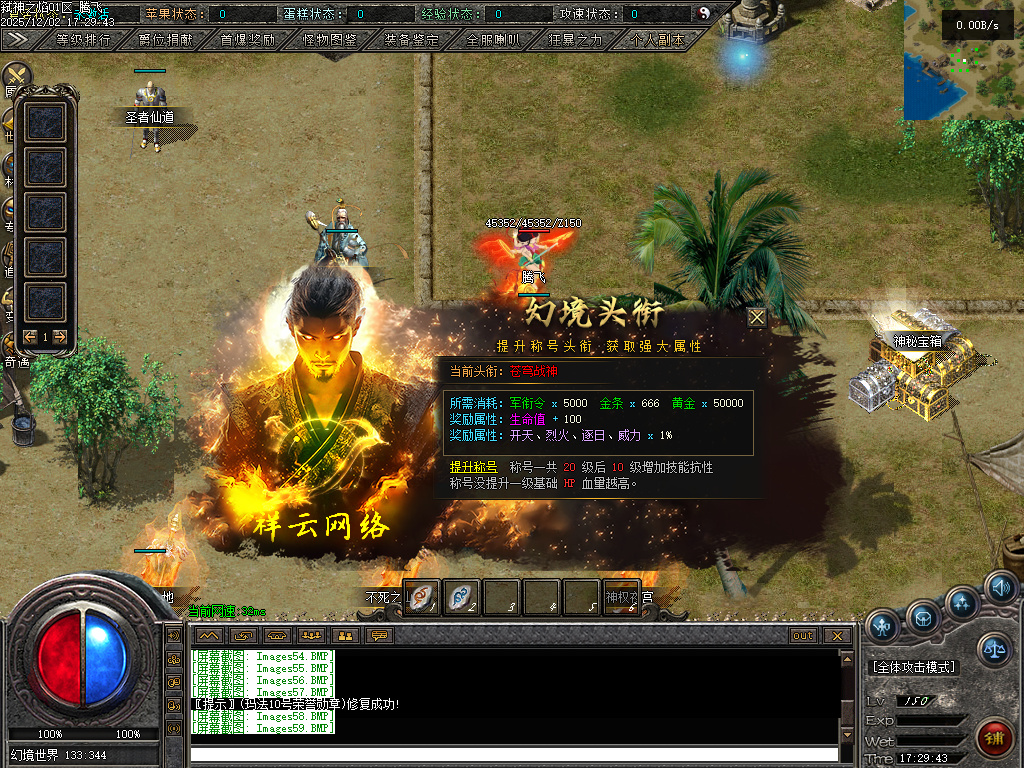Go to previous page in the side slot panel
The image size is (1024, 768).
pyautogui.click(x=30, y=337)
